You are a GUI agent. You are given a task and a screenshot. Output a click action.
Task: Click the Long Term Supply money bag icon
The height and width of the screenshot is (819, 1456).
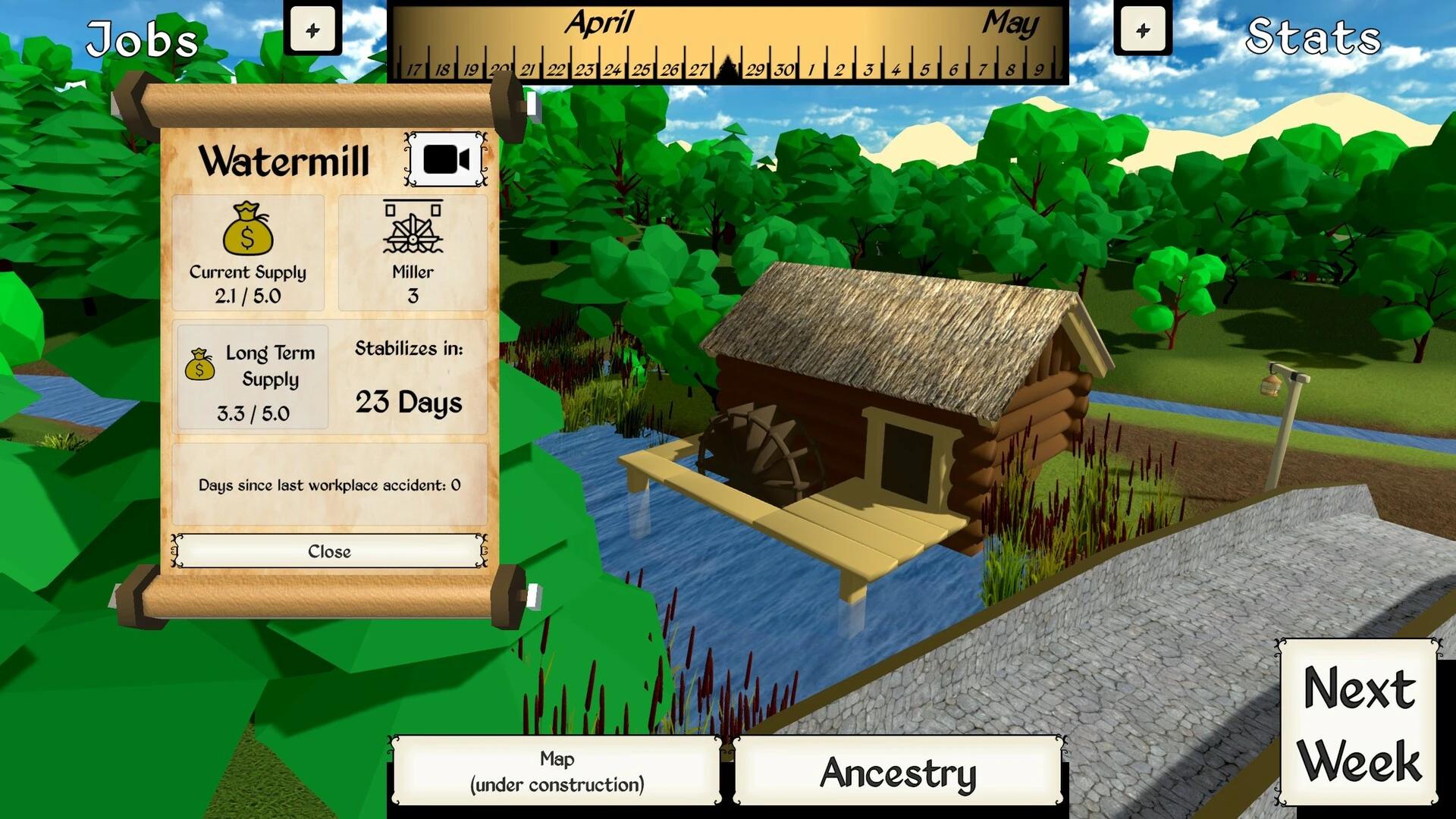pos(199,366)
